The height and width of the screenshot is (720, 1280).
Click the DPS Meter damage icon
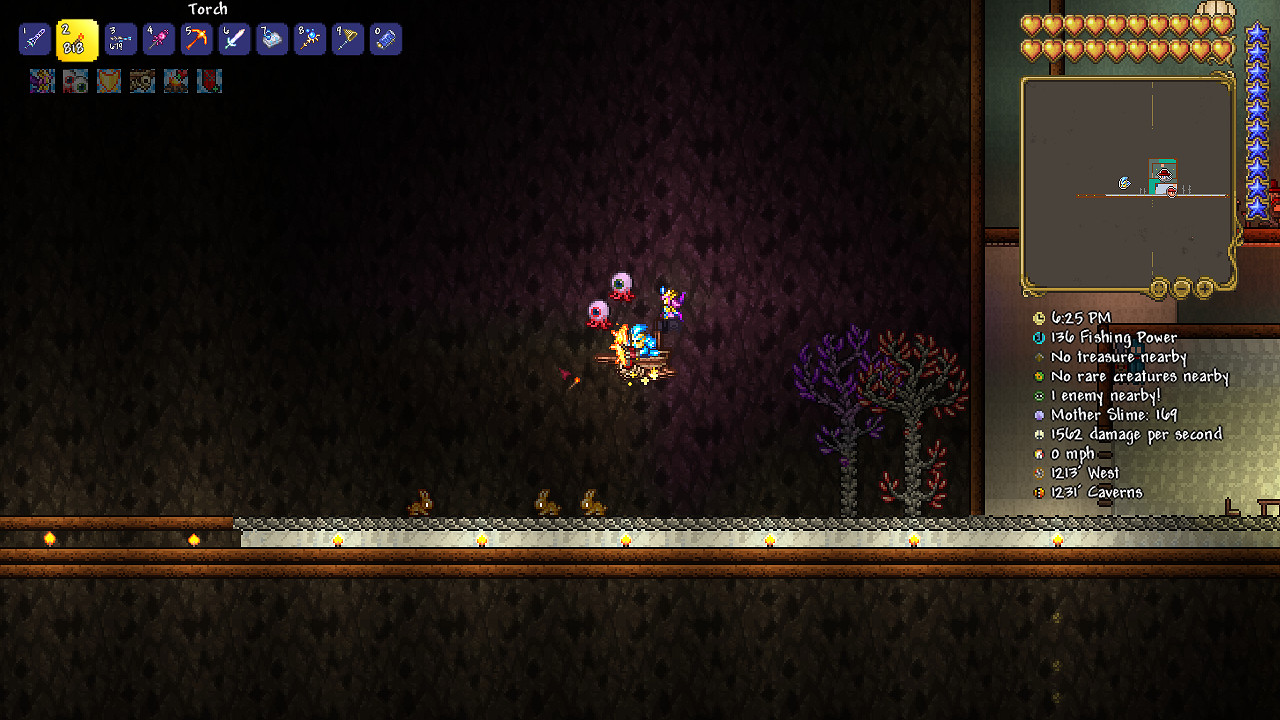(1040, 434)
